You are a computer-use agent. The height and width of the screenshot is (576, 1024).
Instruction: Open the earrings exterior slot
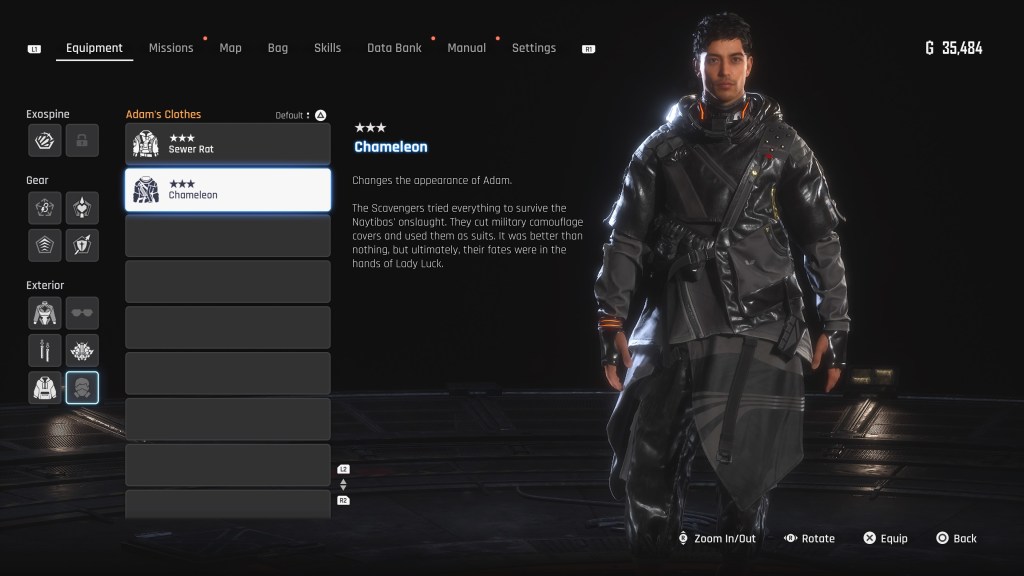(x=44, y=350)
